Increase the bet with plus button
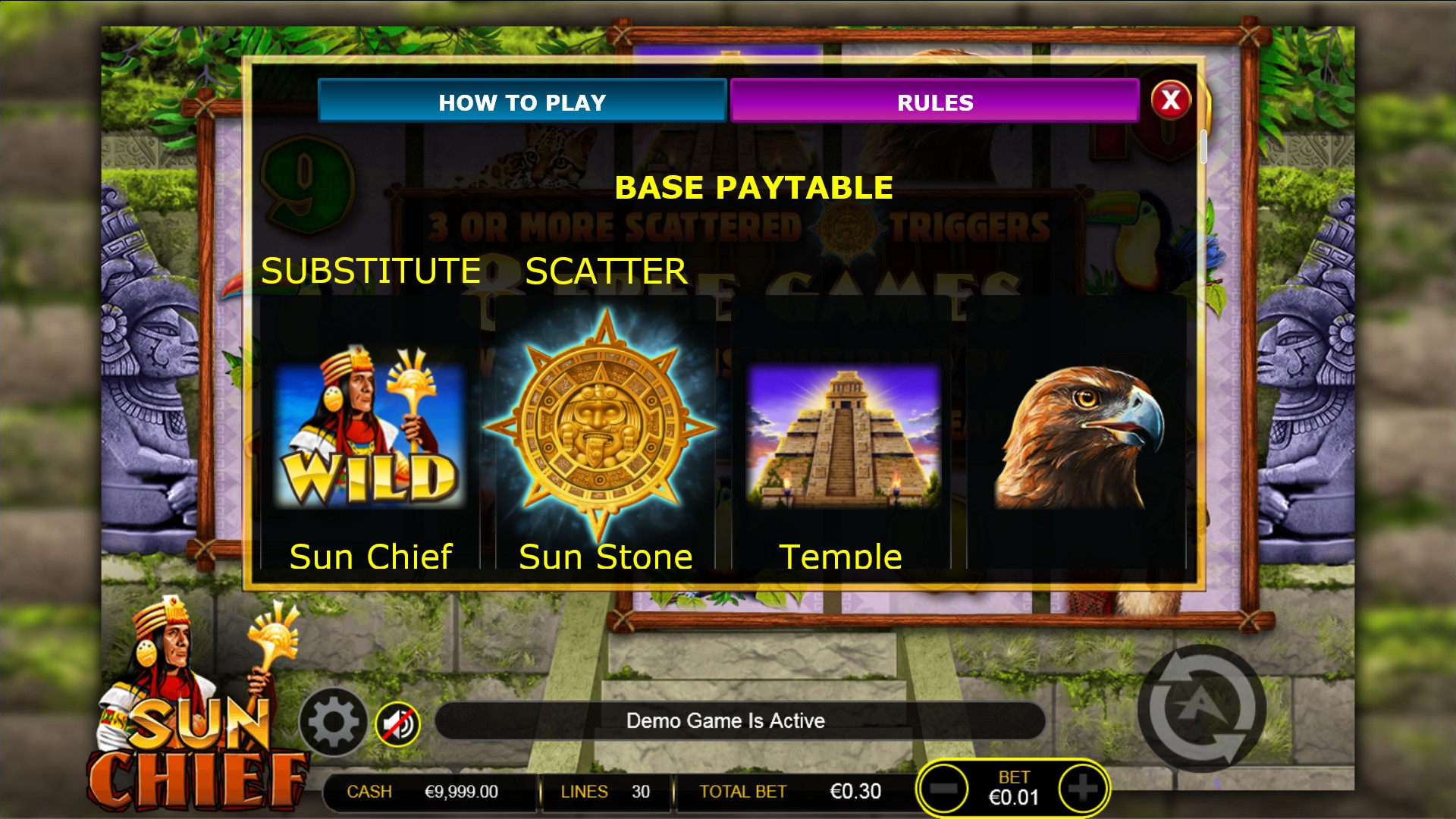 [x=1082, y=789]
